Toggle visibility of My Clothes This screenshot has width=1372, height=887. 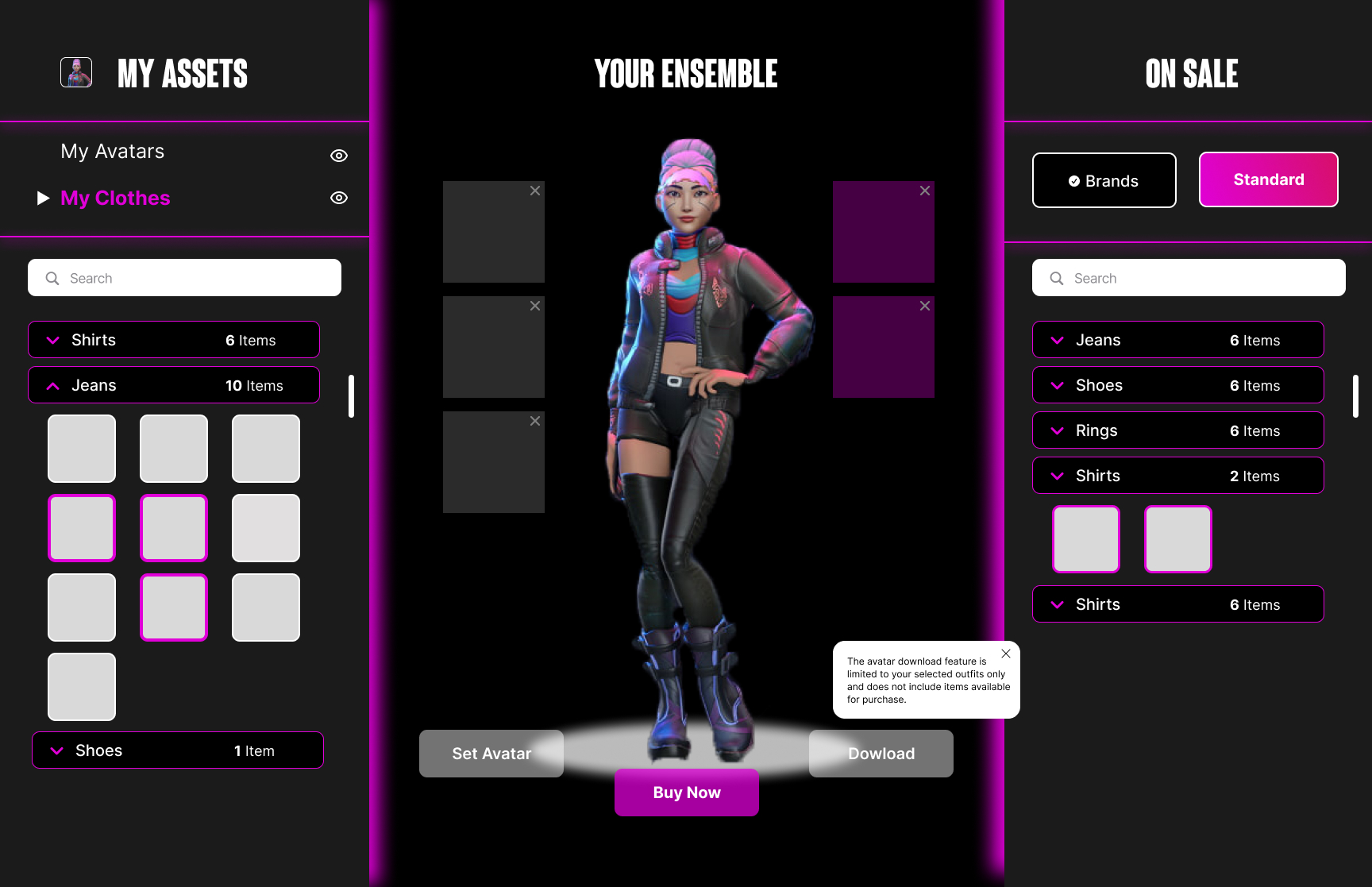pos(339,198)
